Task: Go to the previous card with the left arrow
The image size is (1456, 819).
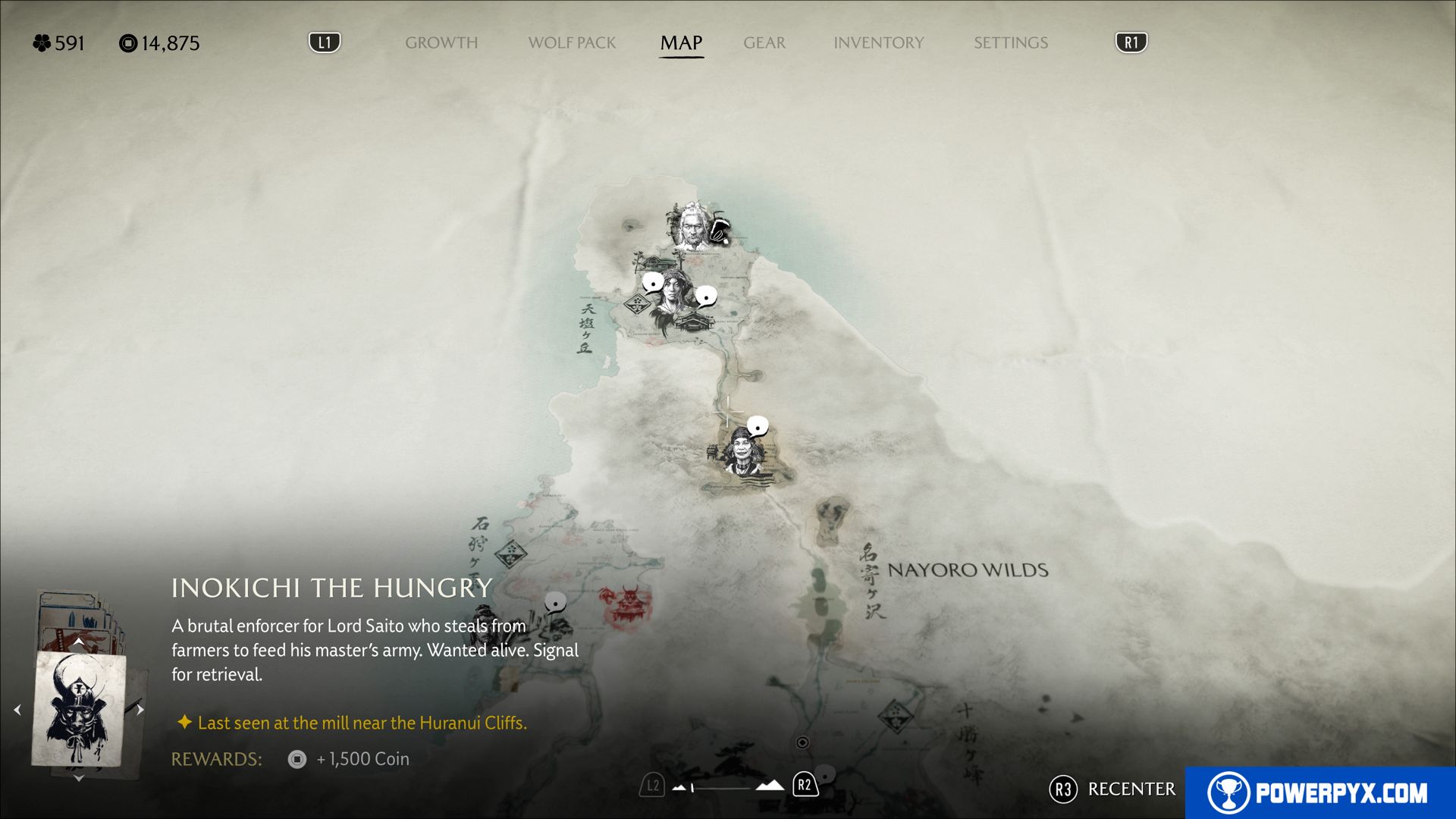Action: click(17, 710)
